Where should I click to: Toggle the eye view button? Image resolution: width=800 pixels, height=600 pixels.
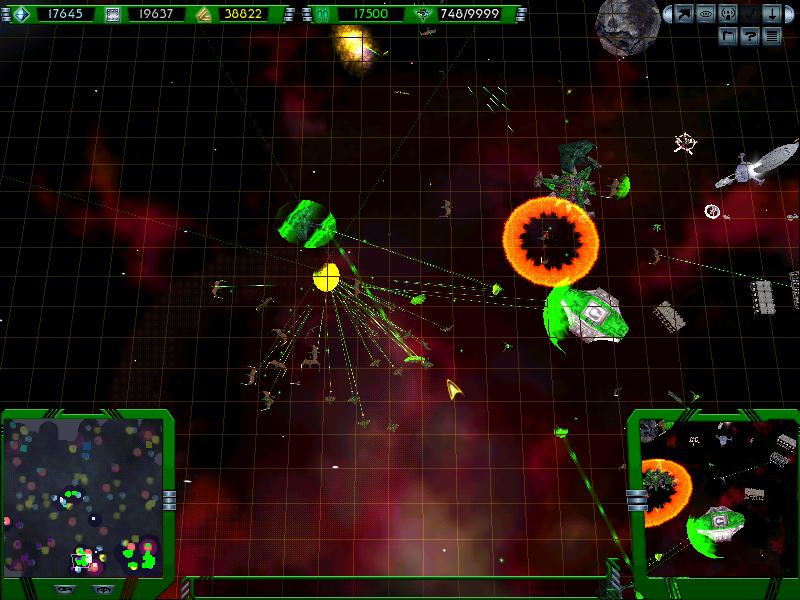click(x=706, y=14)
